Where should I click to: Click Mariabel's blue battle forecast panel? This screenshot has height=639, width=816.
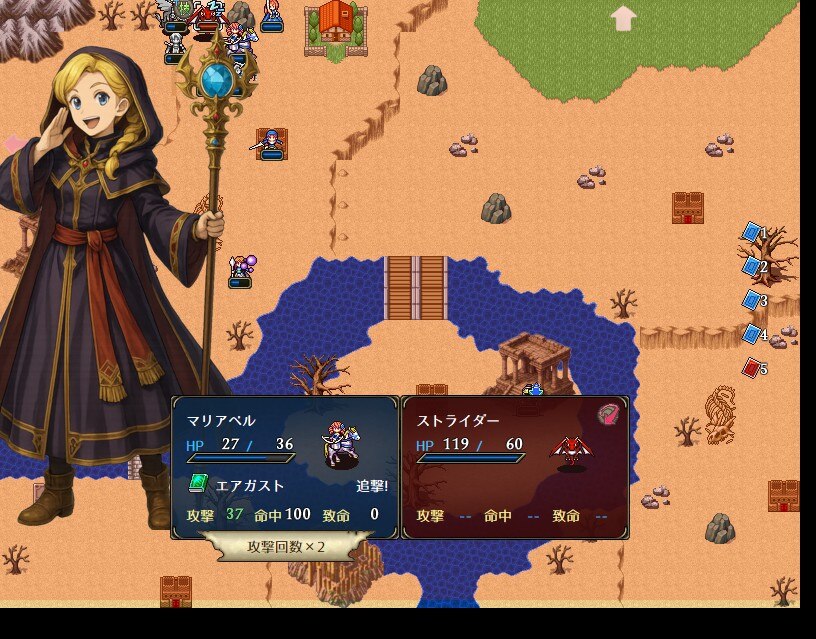(x=285, y=467)
